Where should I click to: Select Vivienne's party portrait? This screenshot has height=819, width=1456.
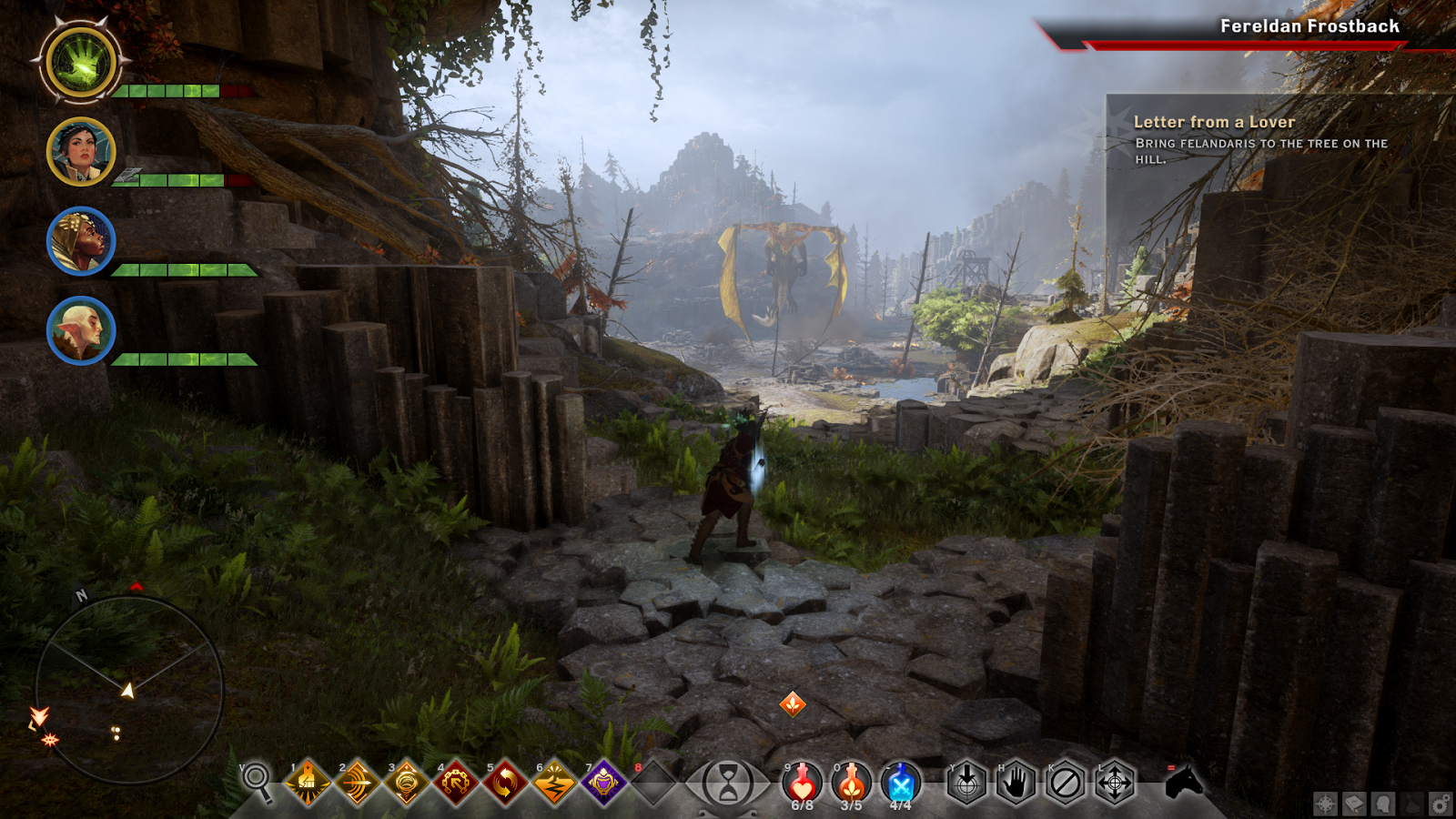[x=81, y=241]
